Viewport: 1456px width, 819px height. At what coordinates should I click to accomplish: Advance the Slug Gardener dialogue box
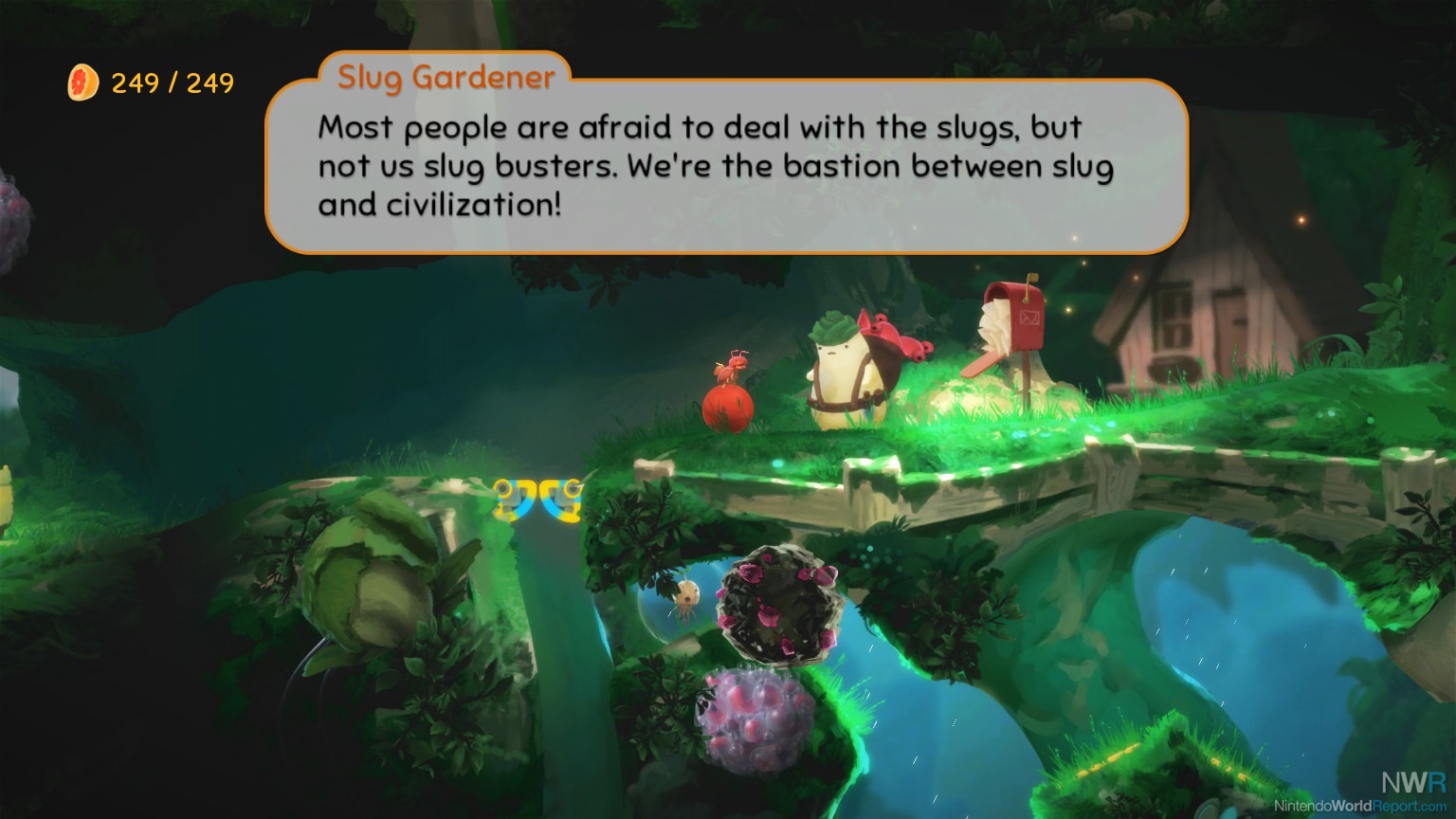click(x=726, y=166)
